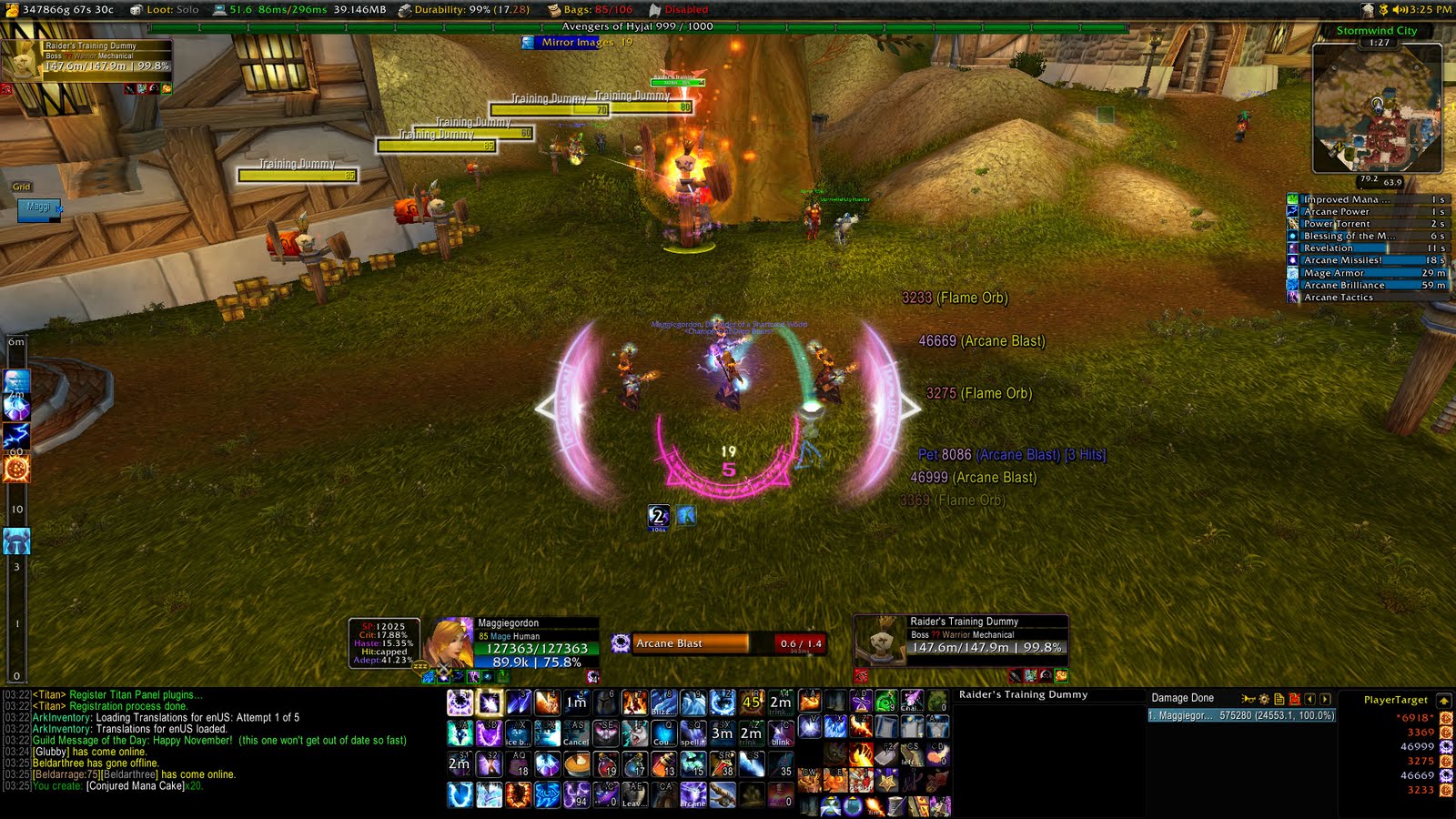Click Recount's report document icon
Image resolution: width=1456 pixels, height=819 pixels.
pyautogui.click(x=1279, y=698)
